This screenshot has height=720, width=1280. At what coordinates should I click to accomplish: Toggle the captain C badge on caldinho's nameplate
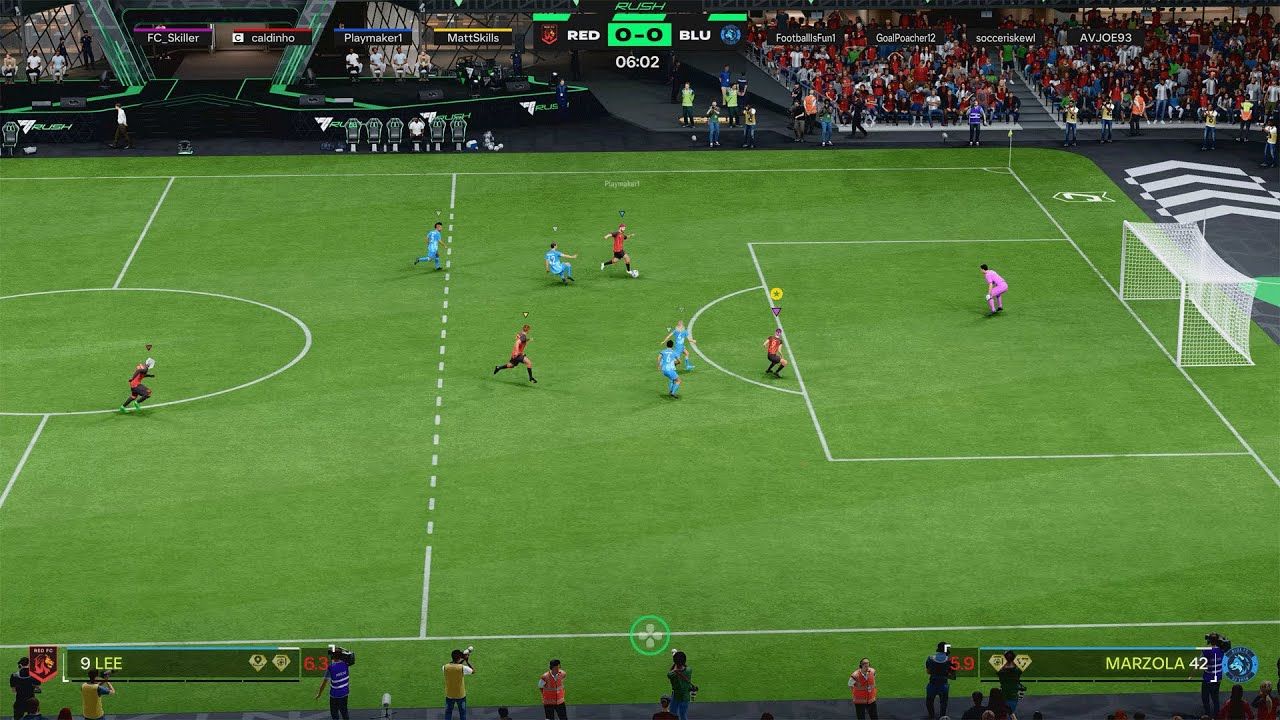coord(237,38)
